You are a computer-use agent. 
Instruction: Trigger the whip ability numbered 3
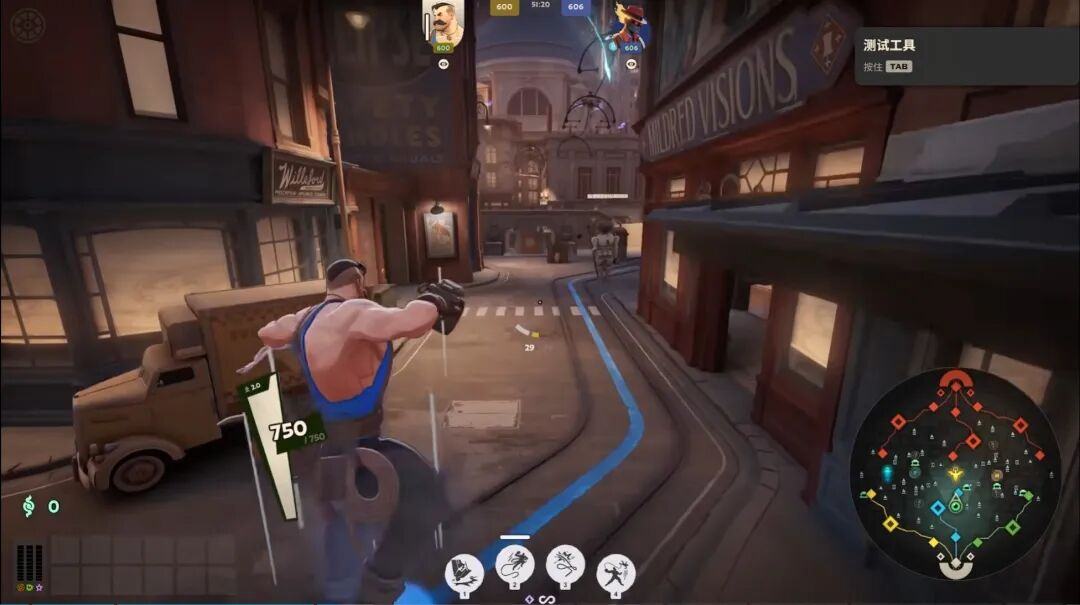[566, 565]
